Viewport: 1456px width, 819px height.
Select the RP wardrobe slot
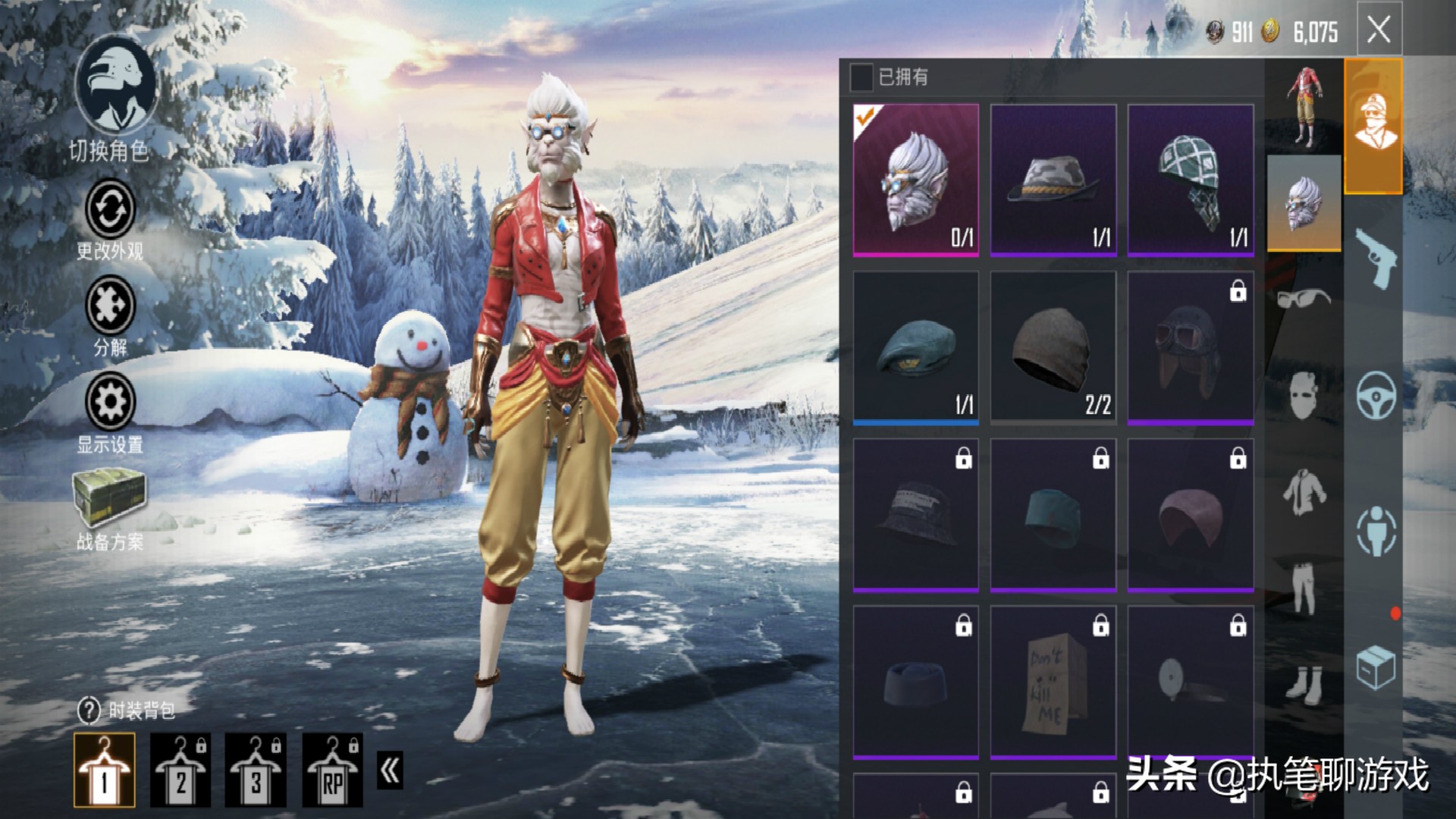(332, 769)
